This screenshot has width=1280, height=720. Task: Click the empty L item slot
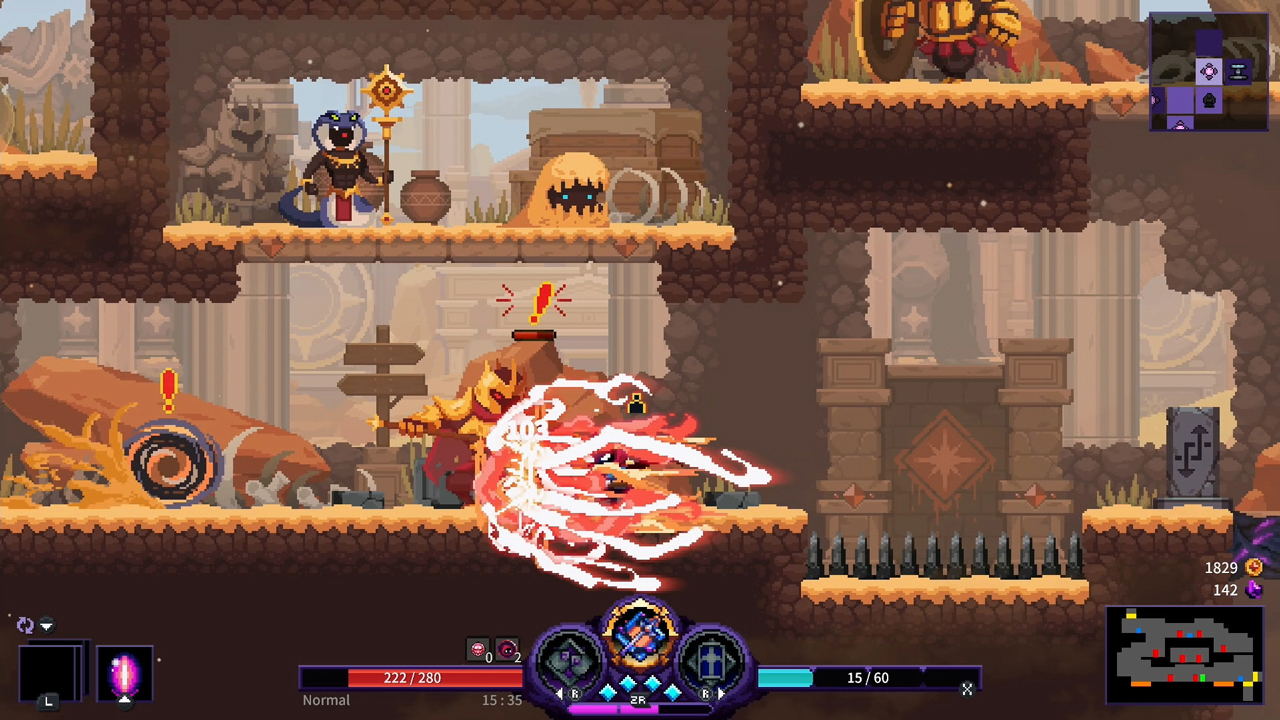pos(49,674)
